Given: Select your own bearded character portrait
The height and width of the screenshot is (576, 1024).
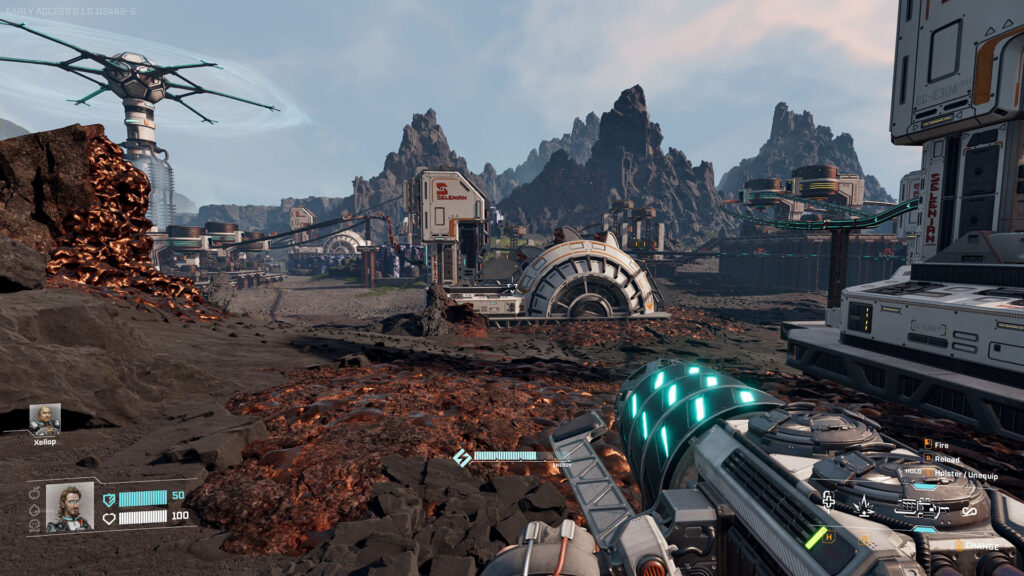Looking at the screenshot, I should (70, 506).
